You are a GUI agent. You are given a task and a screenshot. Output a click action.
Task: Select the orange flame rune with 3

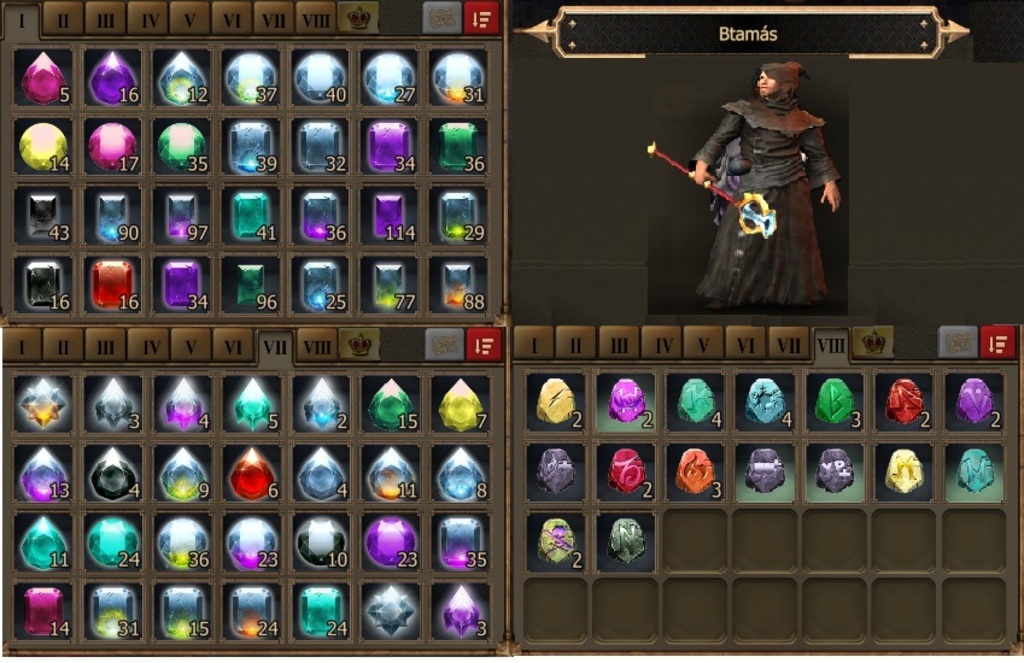695,470
